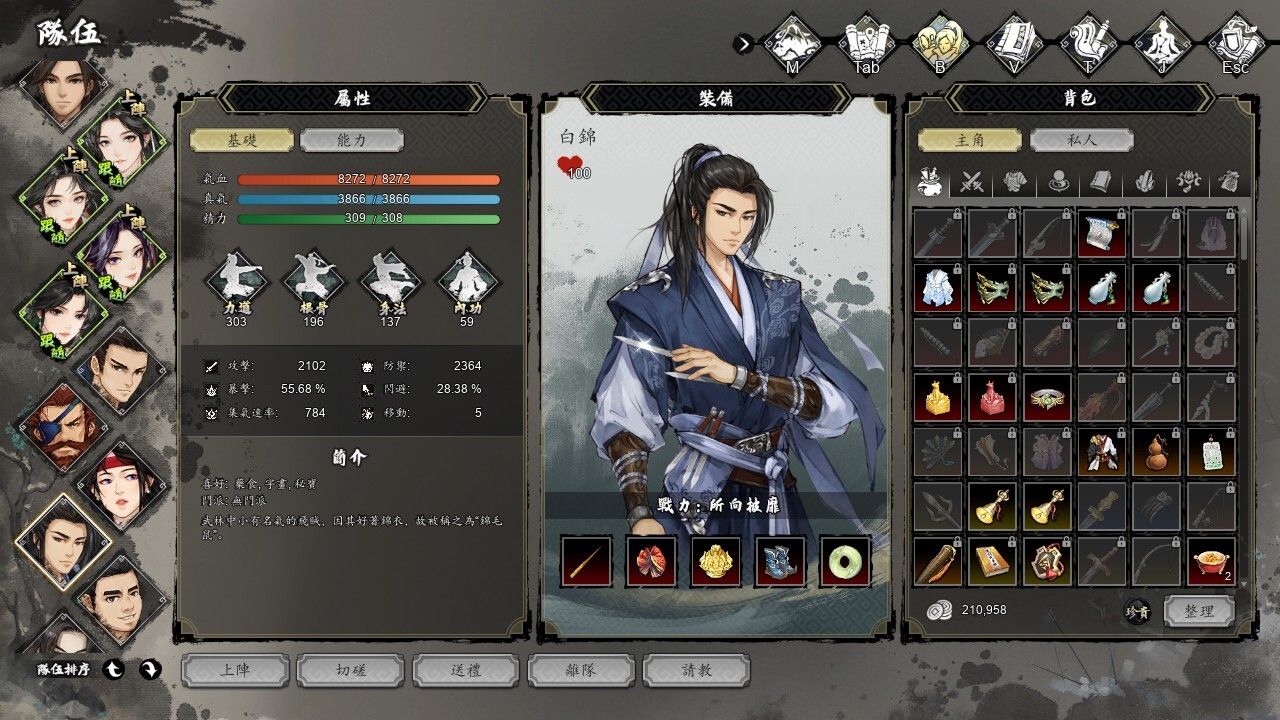Open the meditation figure icon

point(1162,42)
